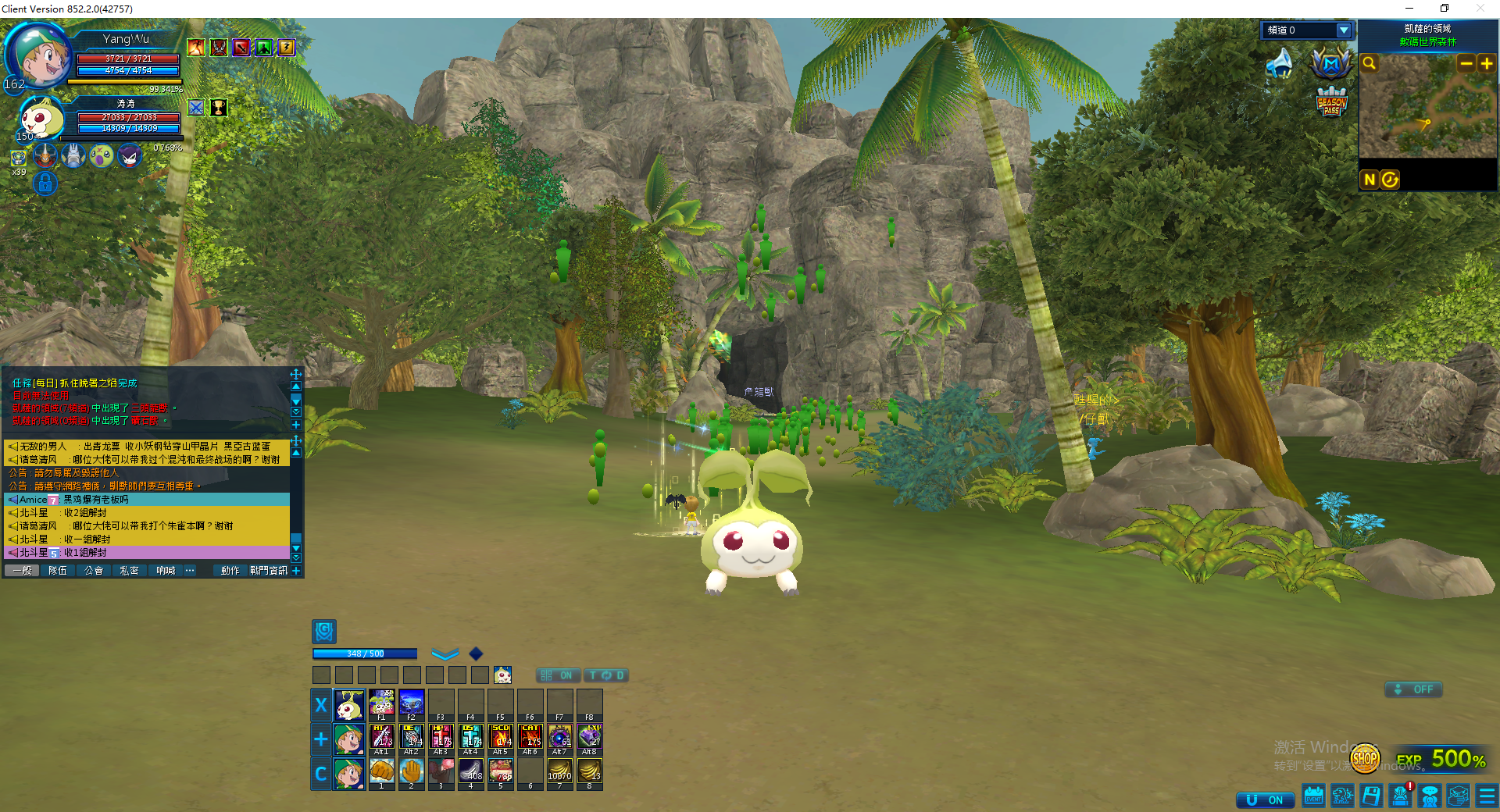The width and height of the screenshot is (1500, 812).
Task: Select the 戰鬥資訊 chat tab
Action: tap(268, 571)
